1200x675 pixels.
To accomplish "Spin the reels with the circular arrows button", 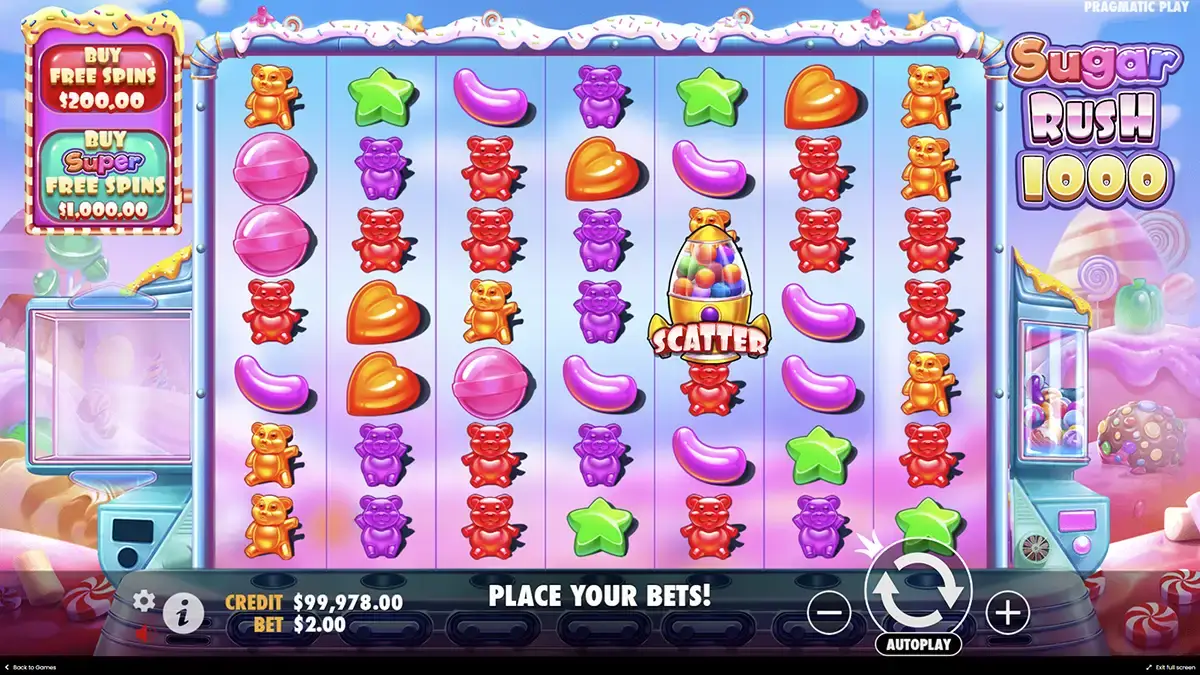I will click(x=918, y=591).
